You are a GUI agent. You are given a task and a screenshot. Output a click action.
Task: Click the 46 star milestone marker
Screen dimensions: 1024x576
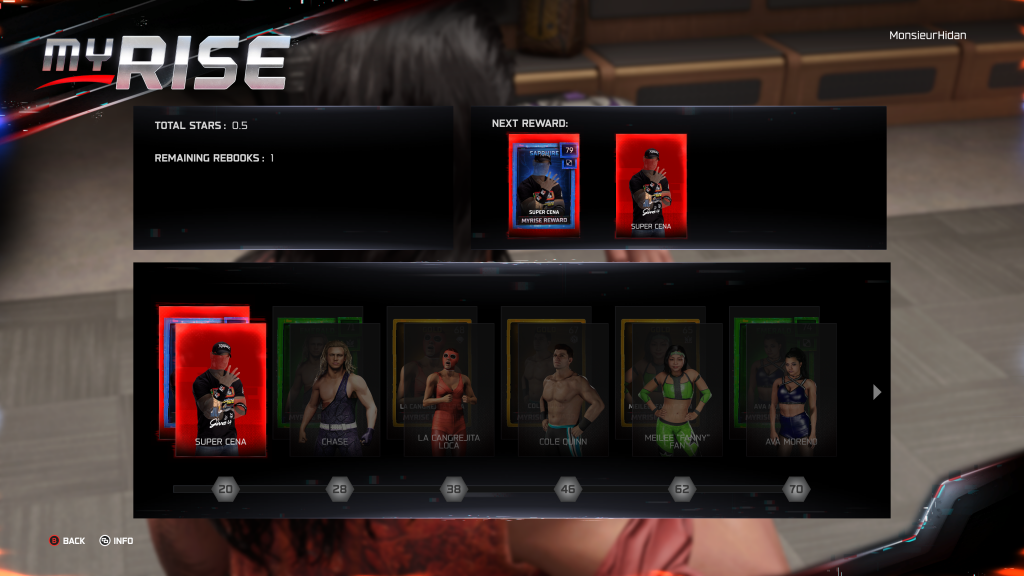[568, 489]
